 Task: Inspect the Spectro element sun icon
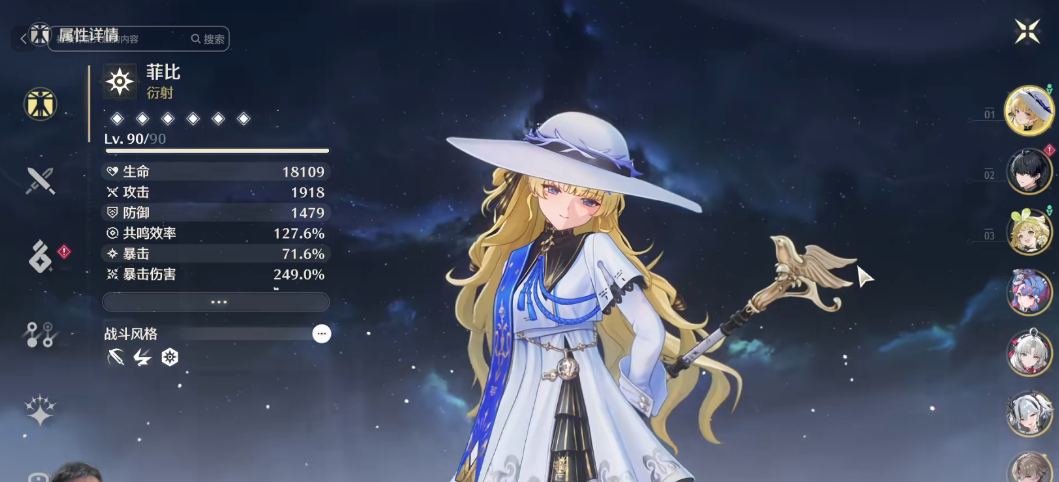[120, 82]
